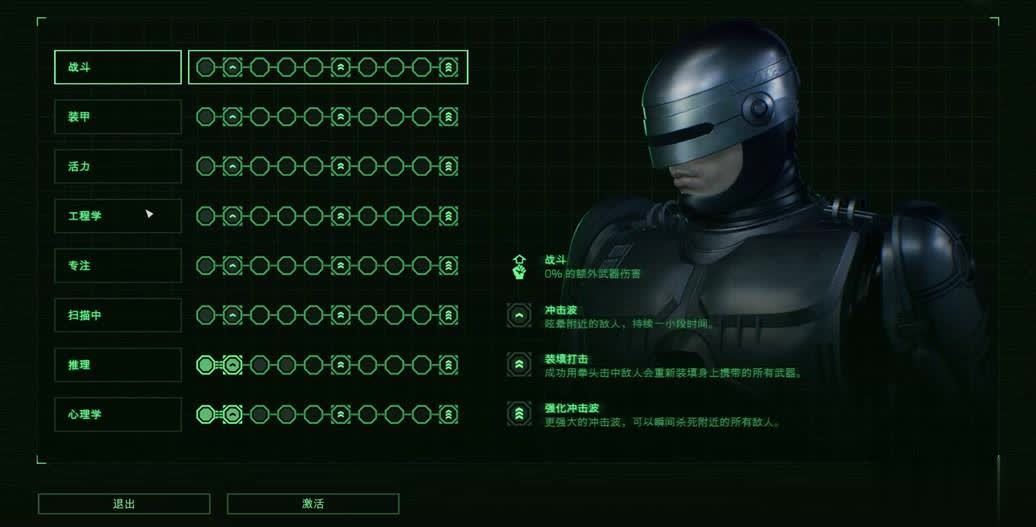
Task: Select the 工程学 skill category
Action: (118, 216)
